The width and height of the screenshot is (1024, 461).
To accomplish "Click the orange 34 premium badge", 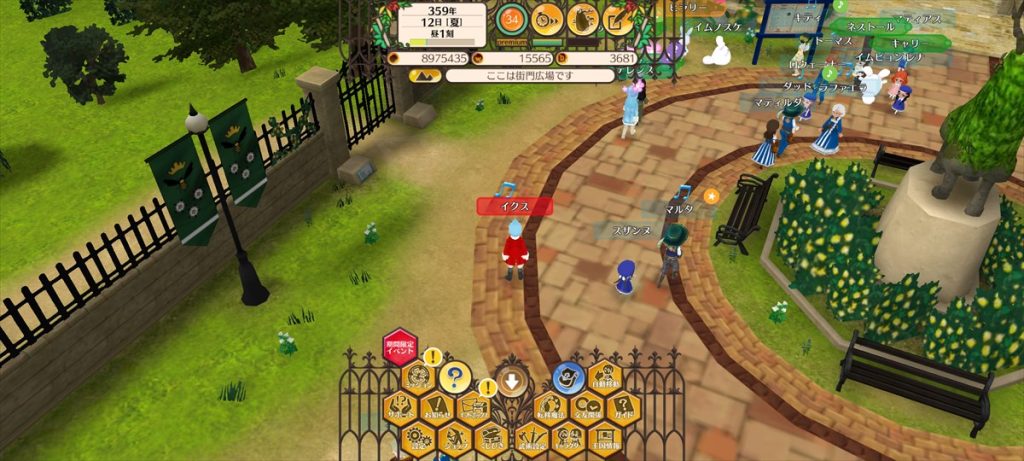I will click(512, 18).
